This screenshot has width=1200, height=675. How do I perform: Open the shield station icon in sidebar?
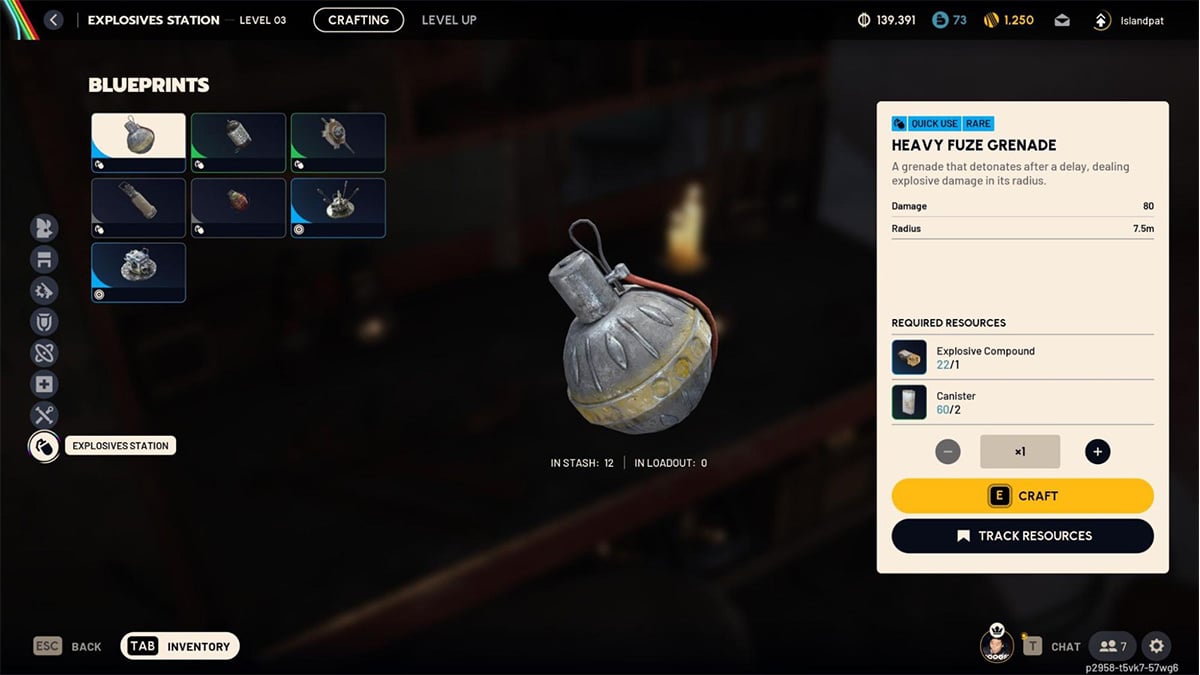pos(44,322)
